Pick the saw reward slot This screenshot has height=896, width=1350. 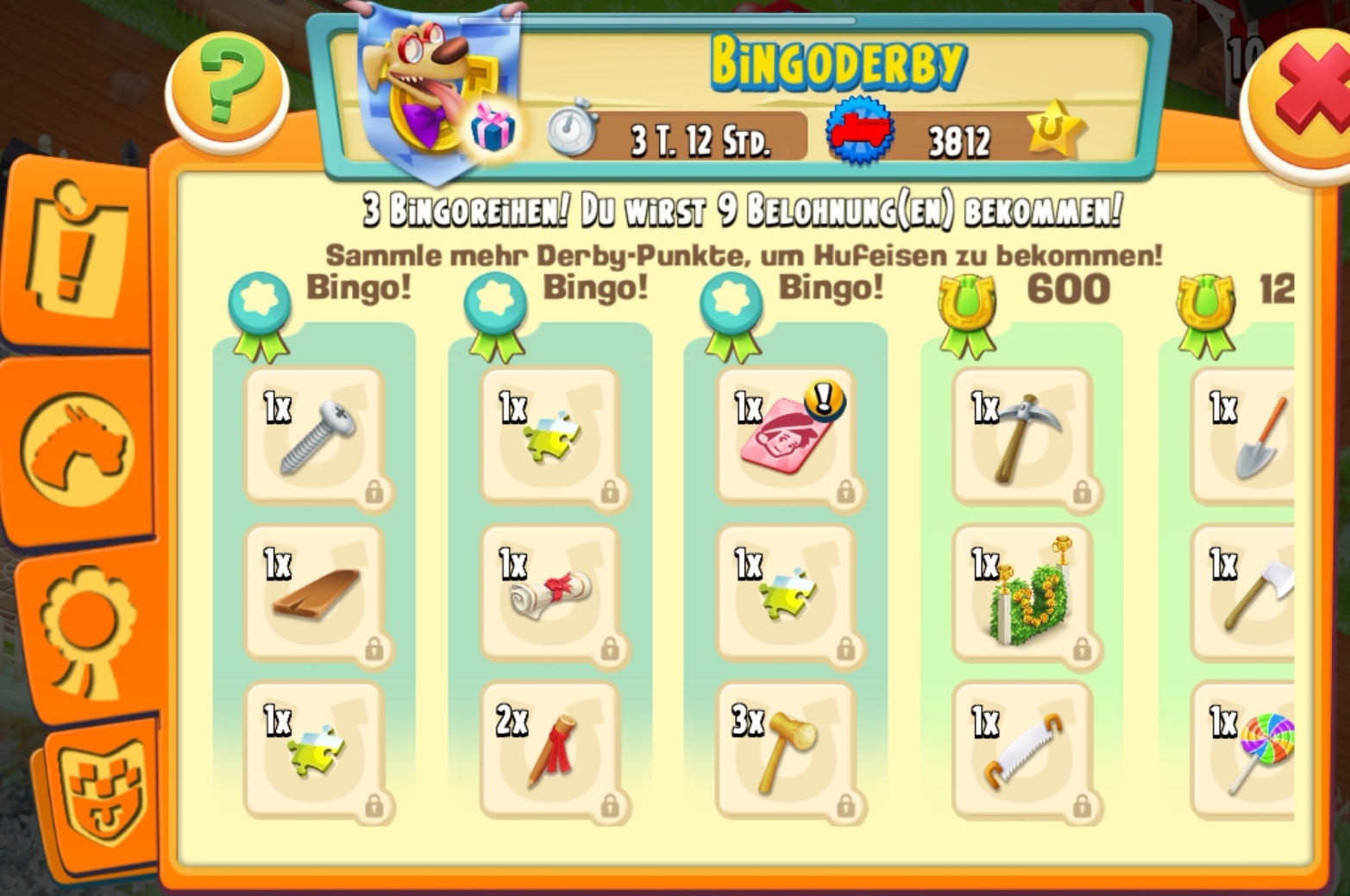[1022, 750]
